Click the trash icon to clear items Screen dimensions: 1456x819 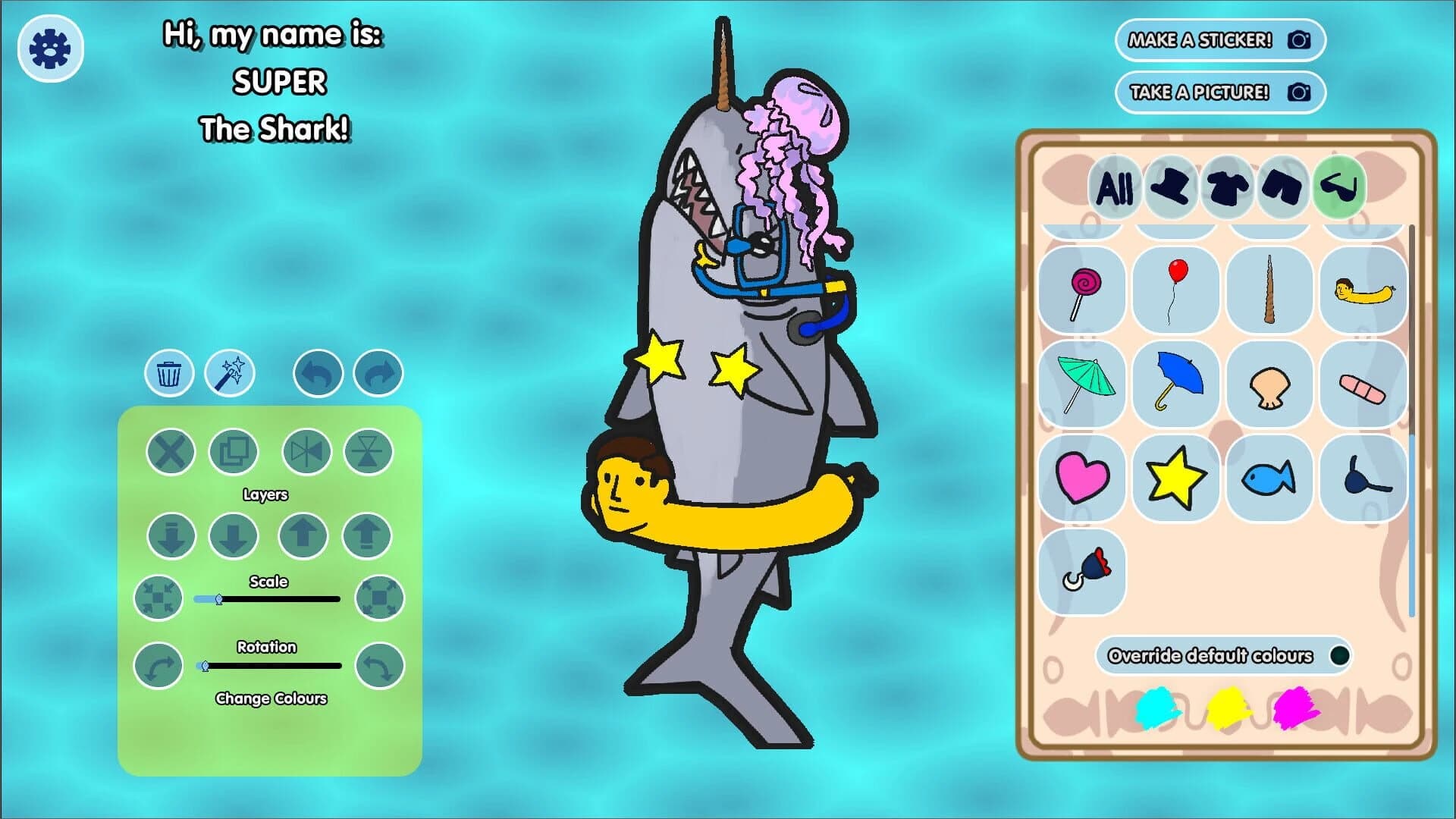[168, 372]
